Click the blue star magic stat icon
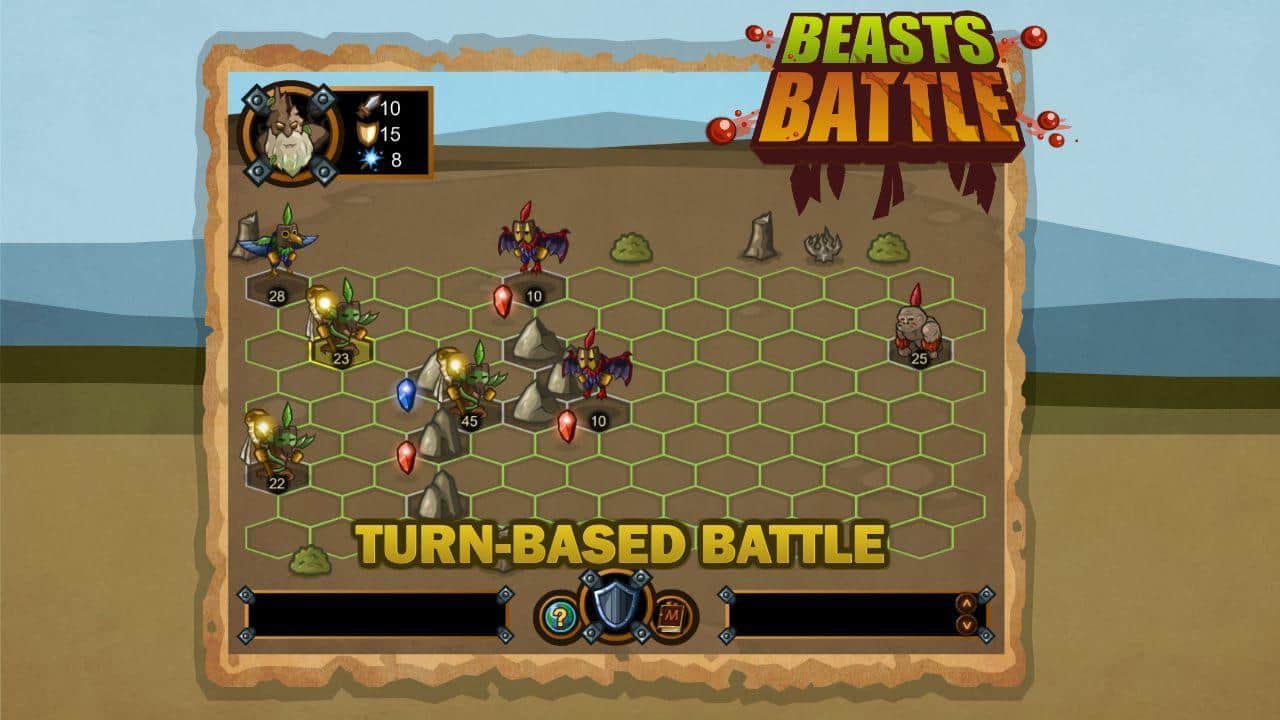This screenshot has height=720, width=1280. tap(371, 158)
